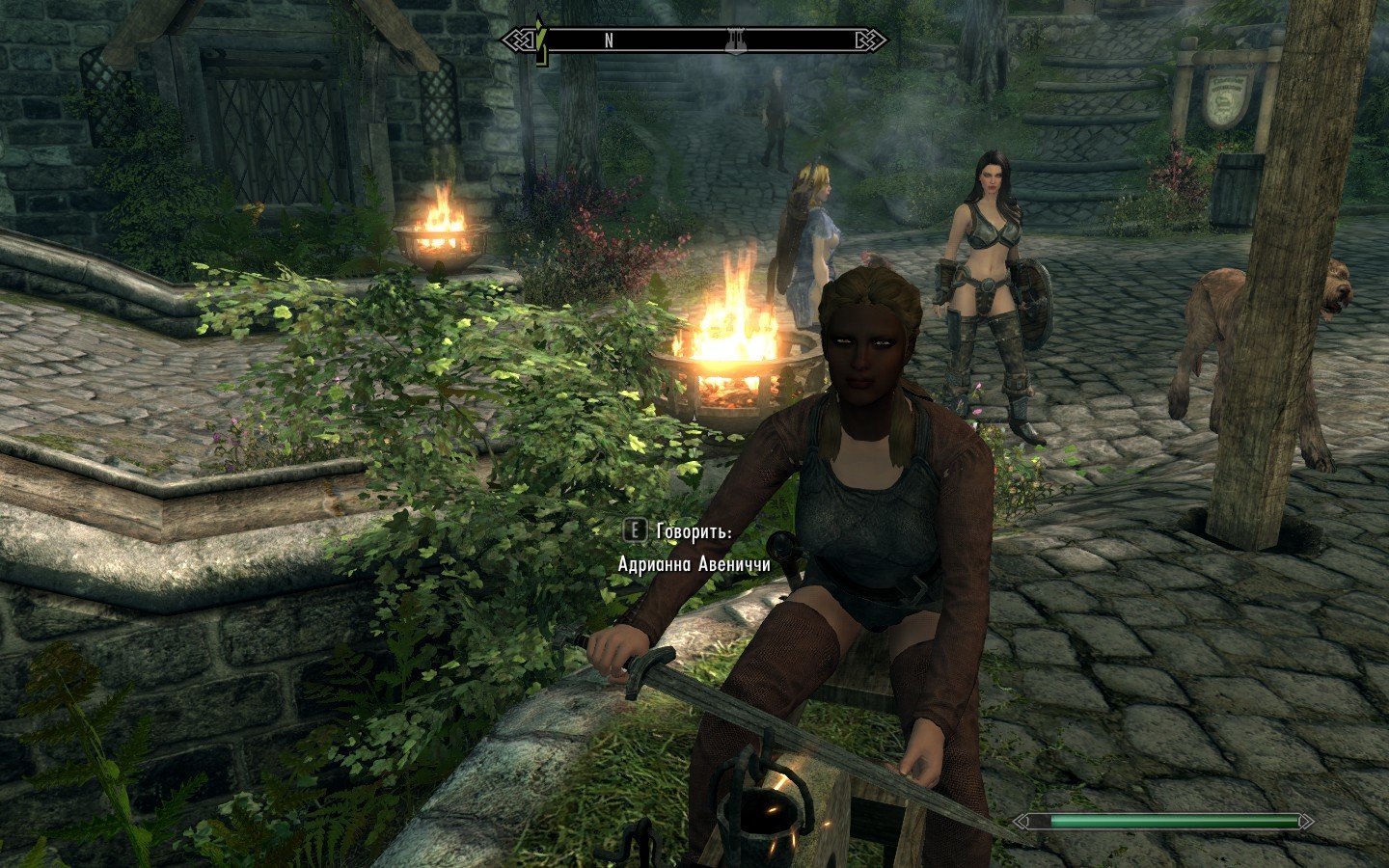Click the location marker on the compass
Viewport: 1389px width, 868px height.
pos(735,40)
